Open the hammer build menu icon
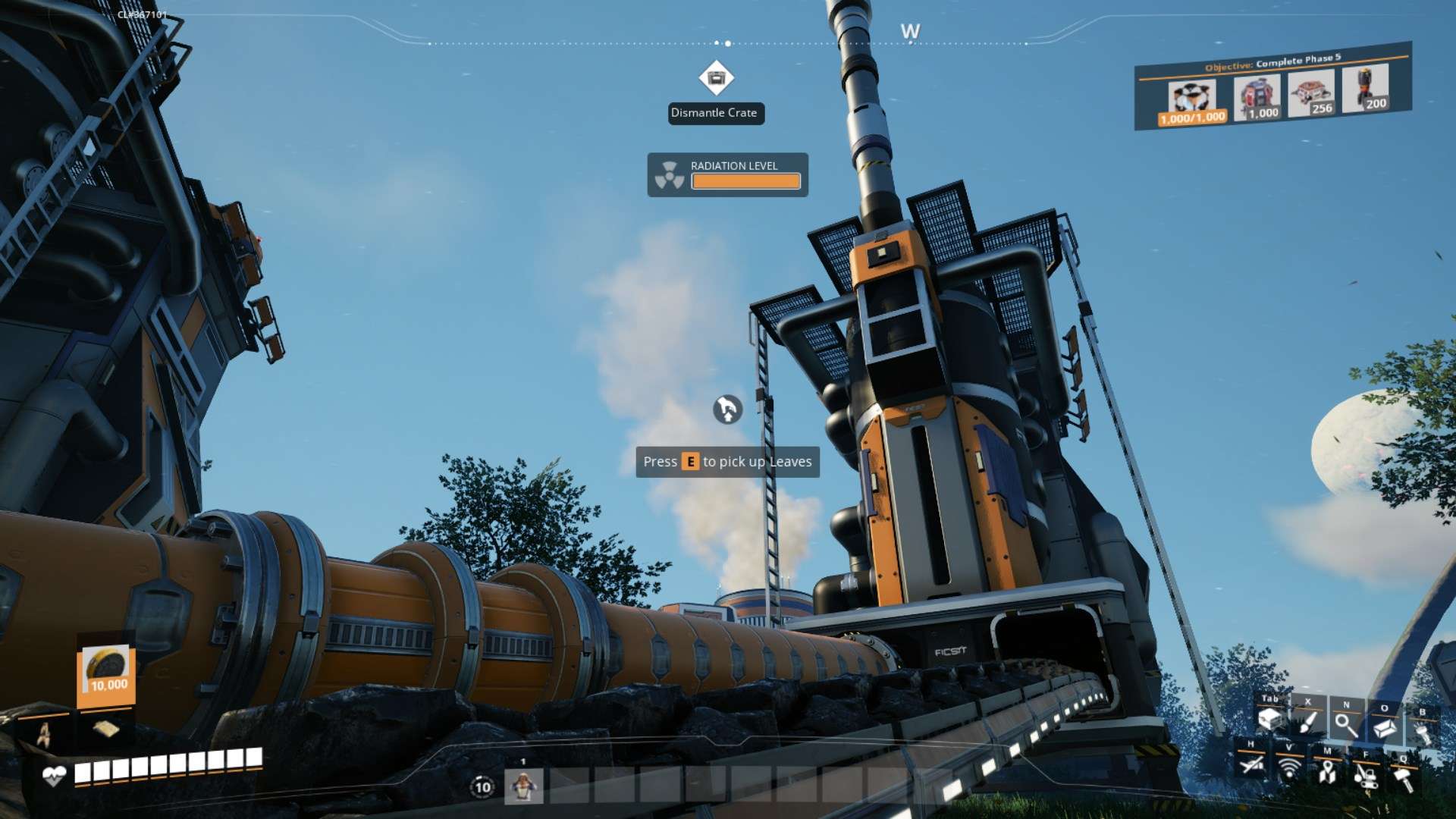The height and width of the screenshot is (819, 1456). click(1404, 779)
